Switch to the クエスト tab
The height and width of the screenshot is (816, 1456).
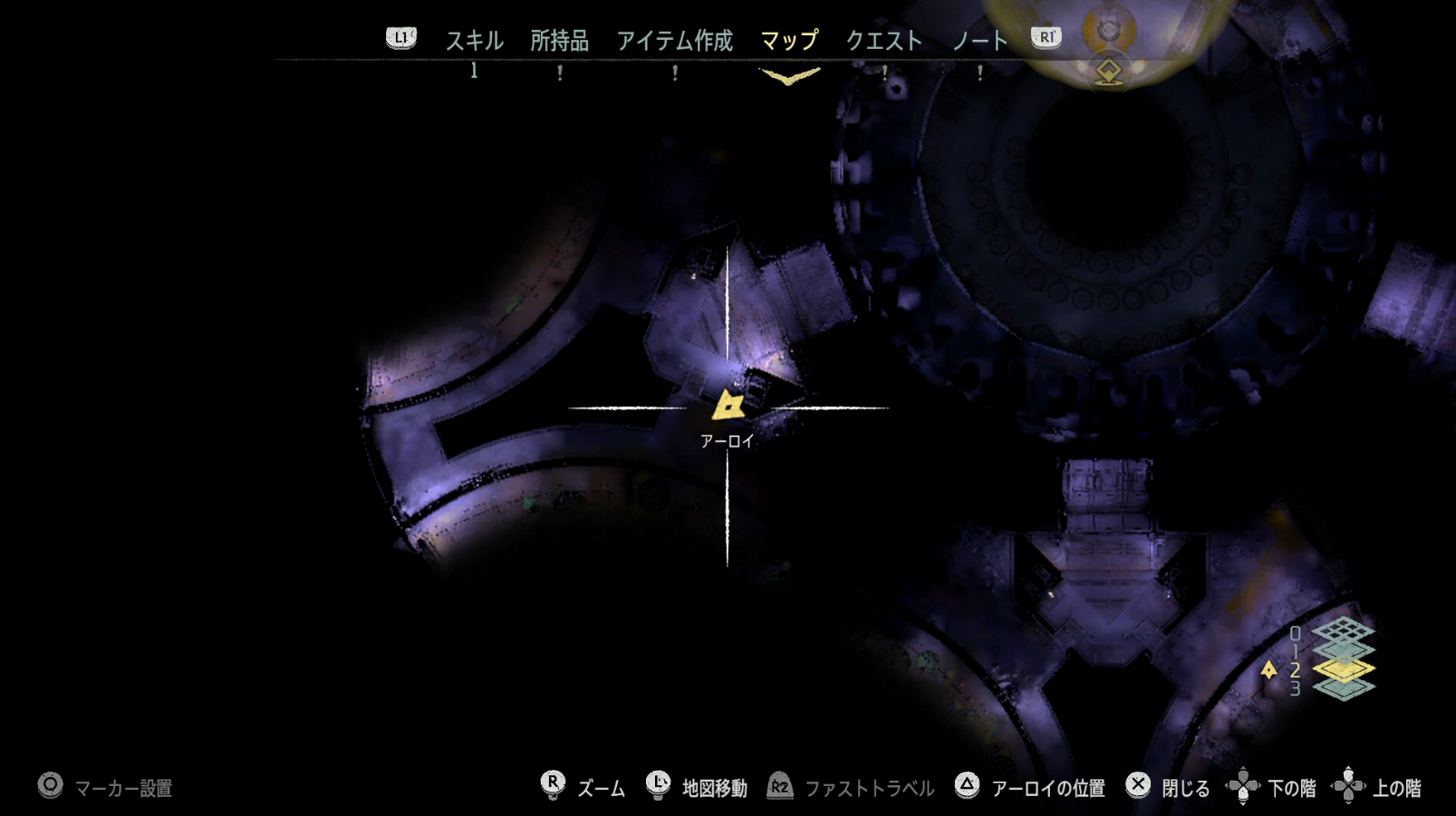885,40
